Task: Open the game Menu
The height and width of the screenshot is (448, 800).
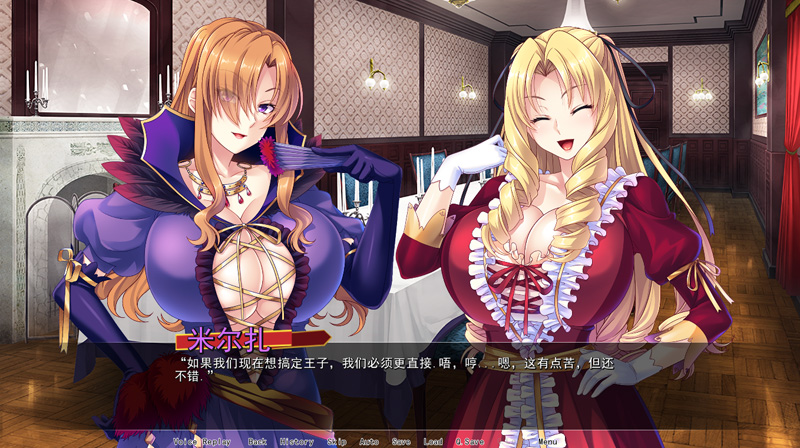Action: [547, 441]
